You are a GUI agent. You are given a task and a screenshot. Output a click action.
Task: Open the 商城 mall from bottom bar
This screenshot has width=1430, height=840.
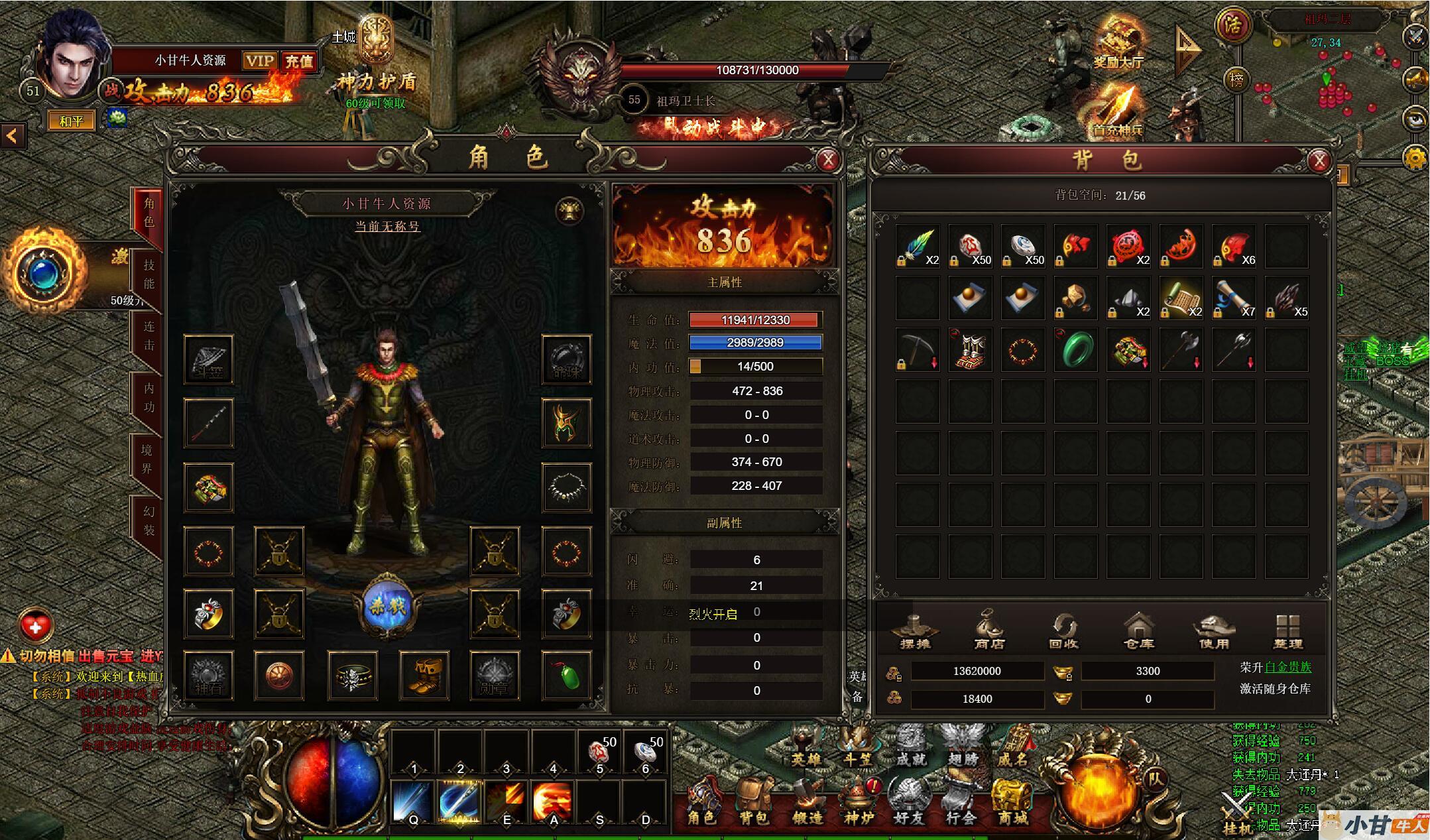(1012, 804)
